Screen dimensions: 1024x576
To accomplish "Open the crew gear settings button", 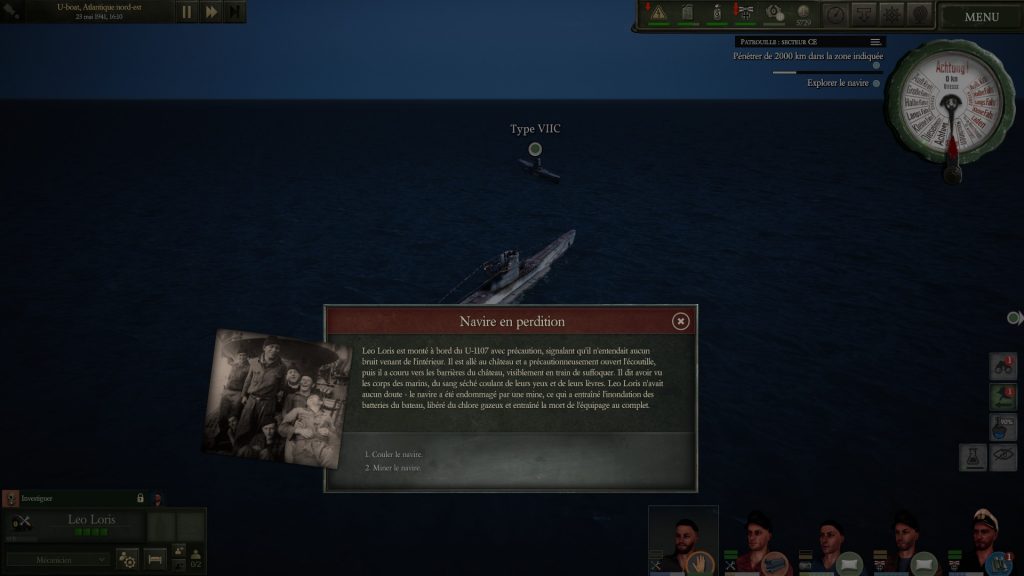I will tap(127, 560).
